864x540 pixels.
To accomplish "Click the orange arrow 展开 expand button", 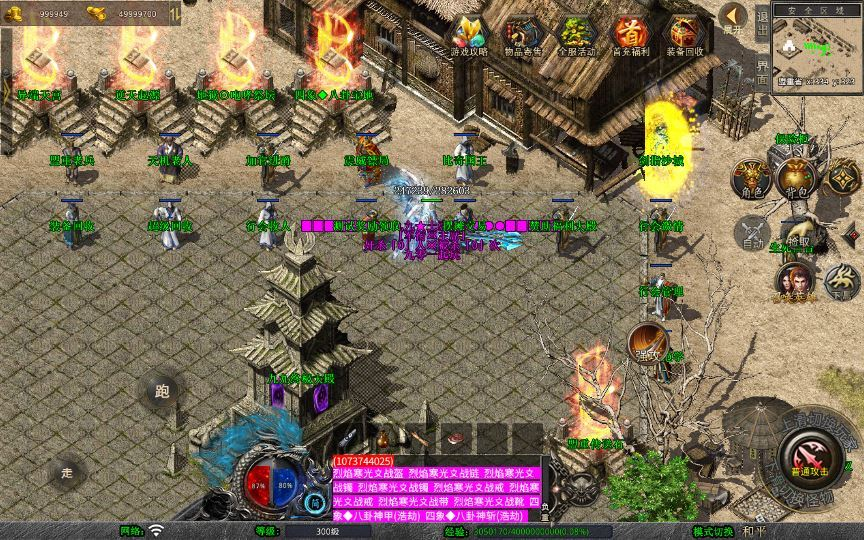I will pyautogui.click(x=733, y=18).
